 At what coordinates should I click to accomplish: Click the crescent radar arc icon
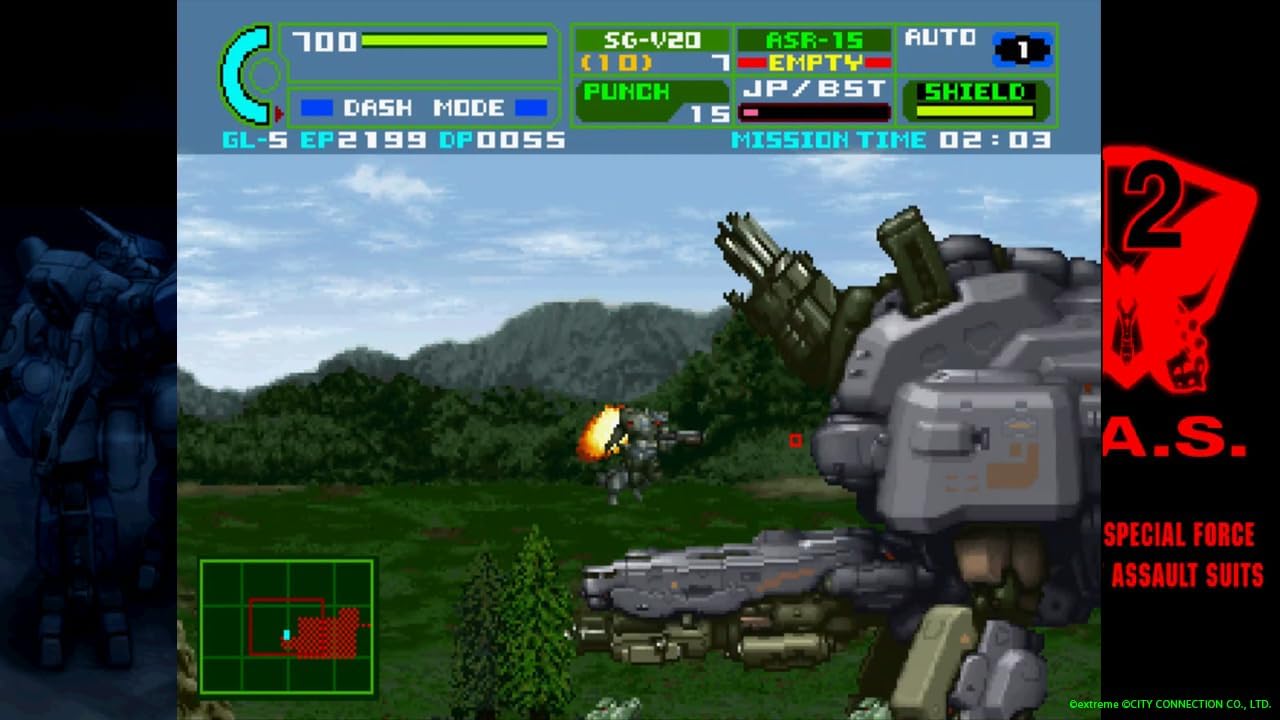pyautogui.click(x=240, y=74)
